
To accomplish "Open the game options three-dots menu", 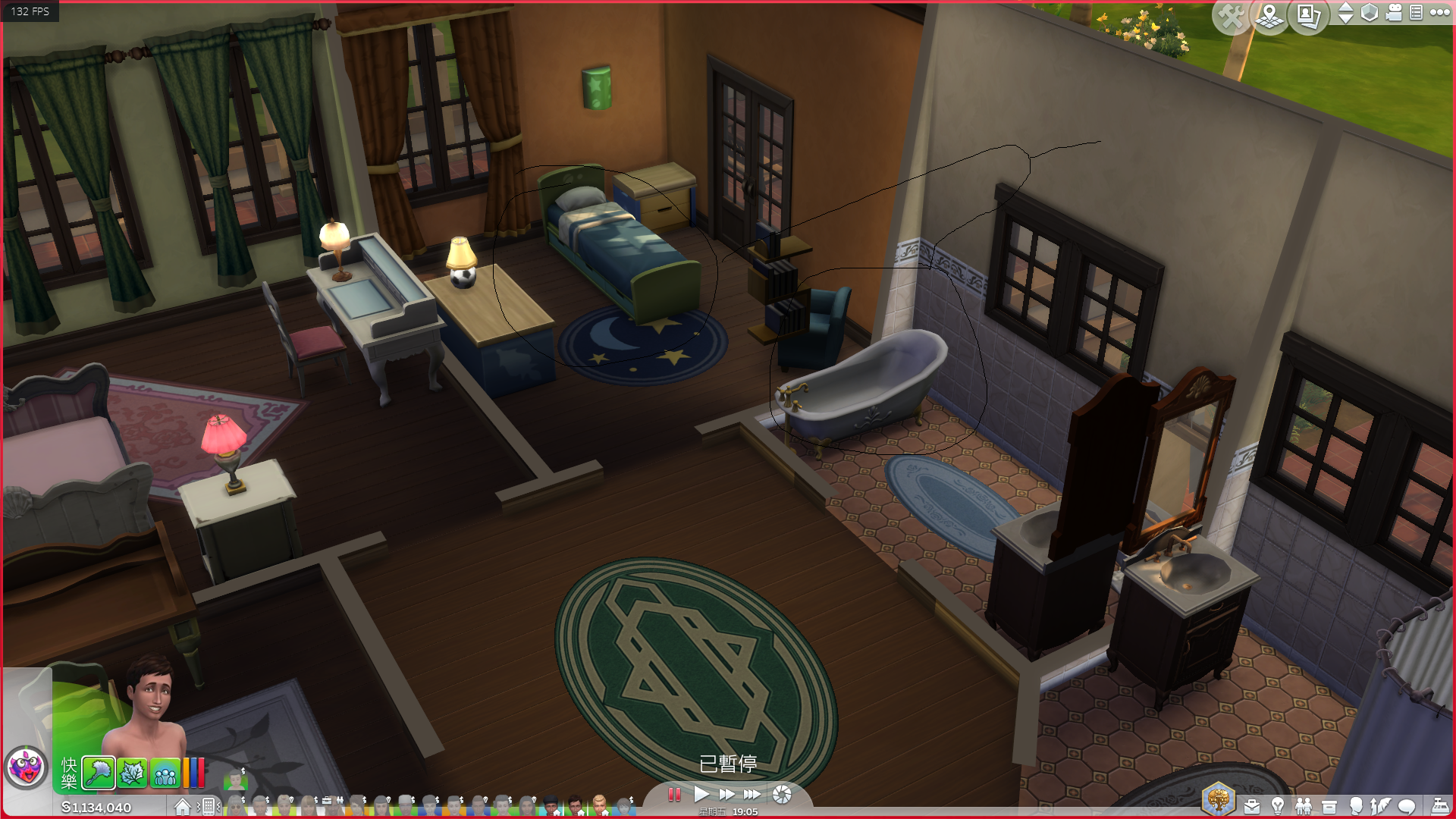I will 1440,12.
